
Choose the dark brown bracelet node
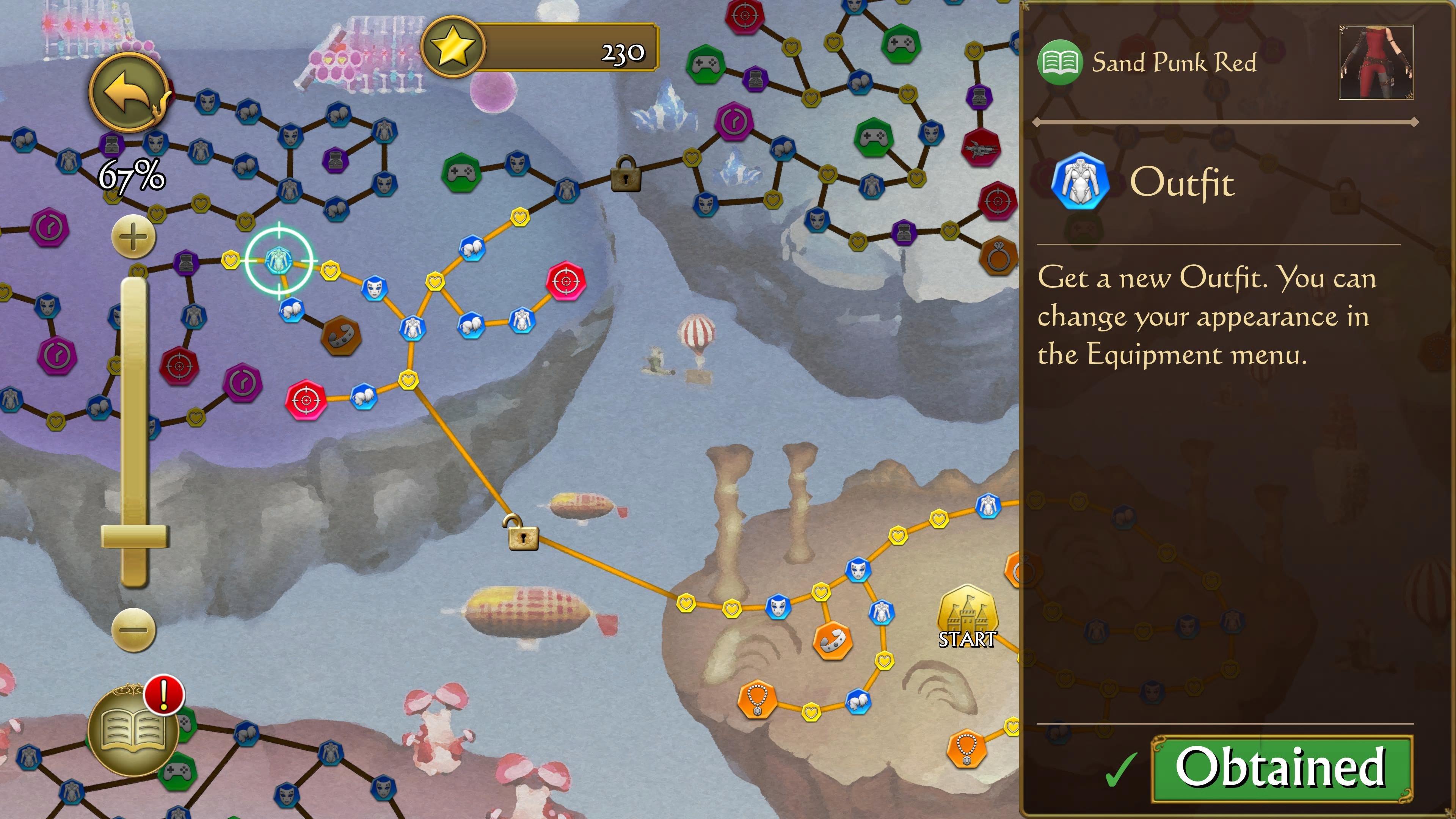pyautogui.click(x=340, y=336)
